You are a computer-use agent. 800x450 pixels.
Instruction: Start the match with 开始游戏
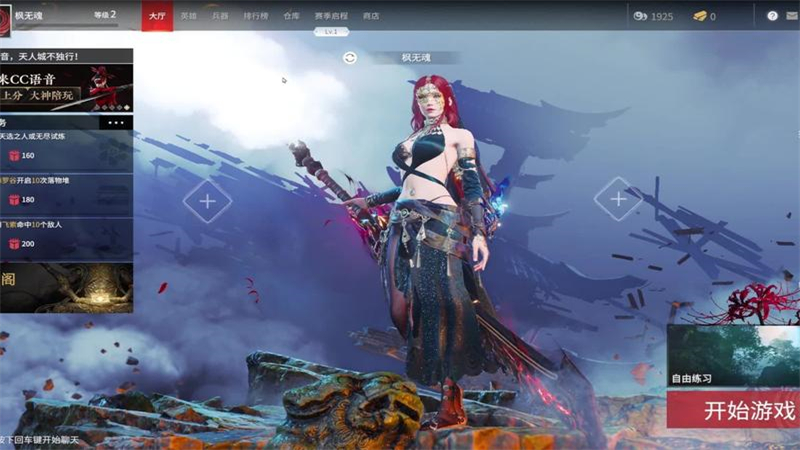(x=734, y=410)
